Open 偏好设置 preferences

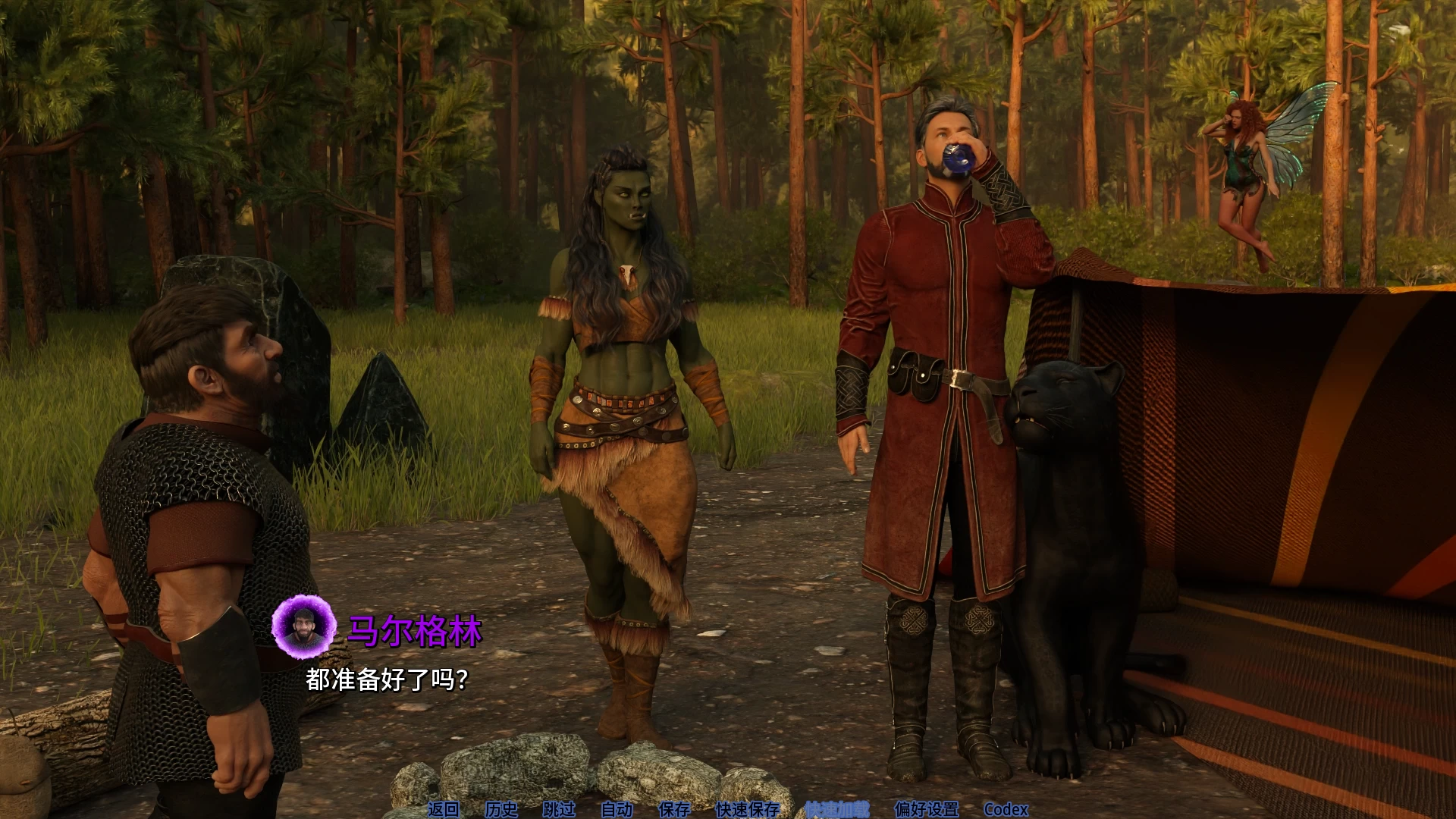tap(927, 809)
